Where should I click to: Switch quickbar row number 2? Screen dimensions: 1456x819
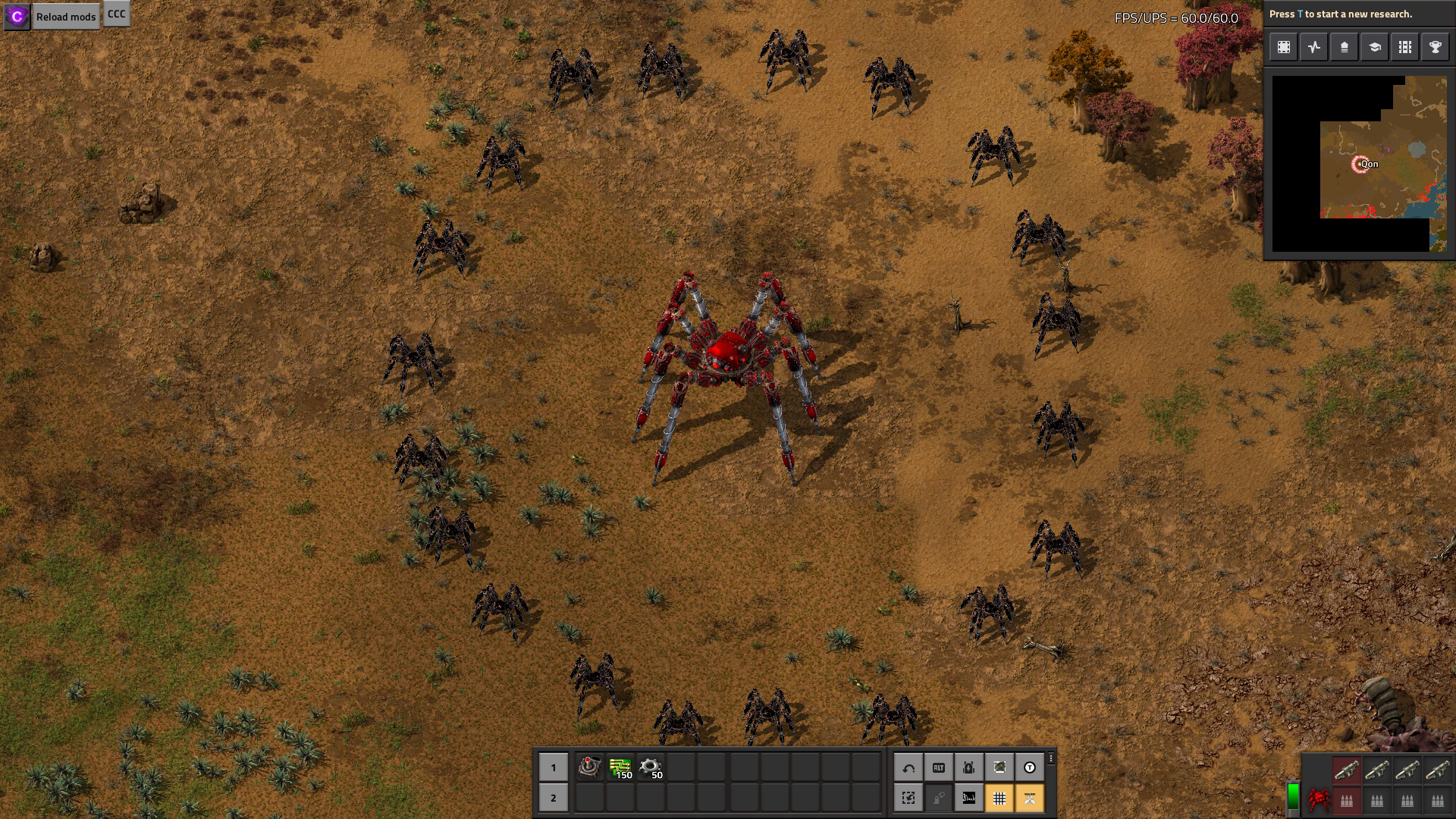tap(554, 798)
